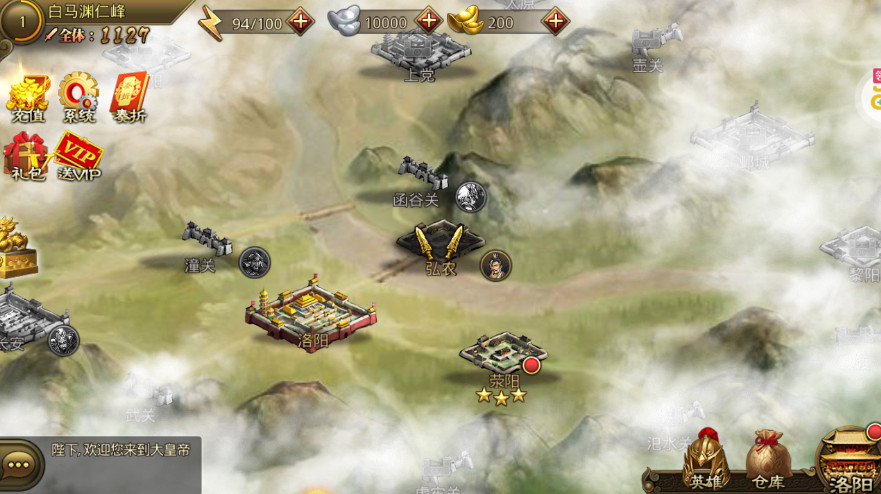
Task: Add gold ingots with the plus button
Action: [554, 21]
